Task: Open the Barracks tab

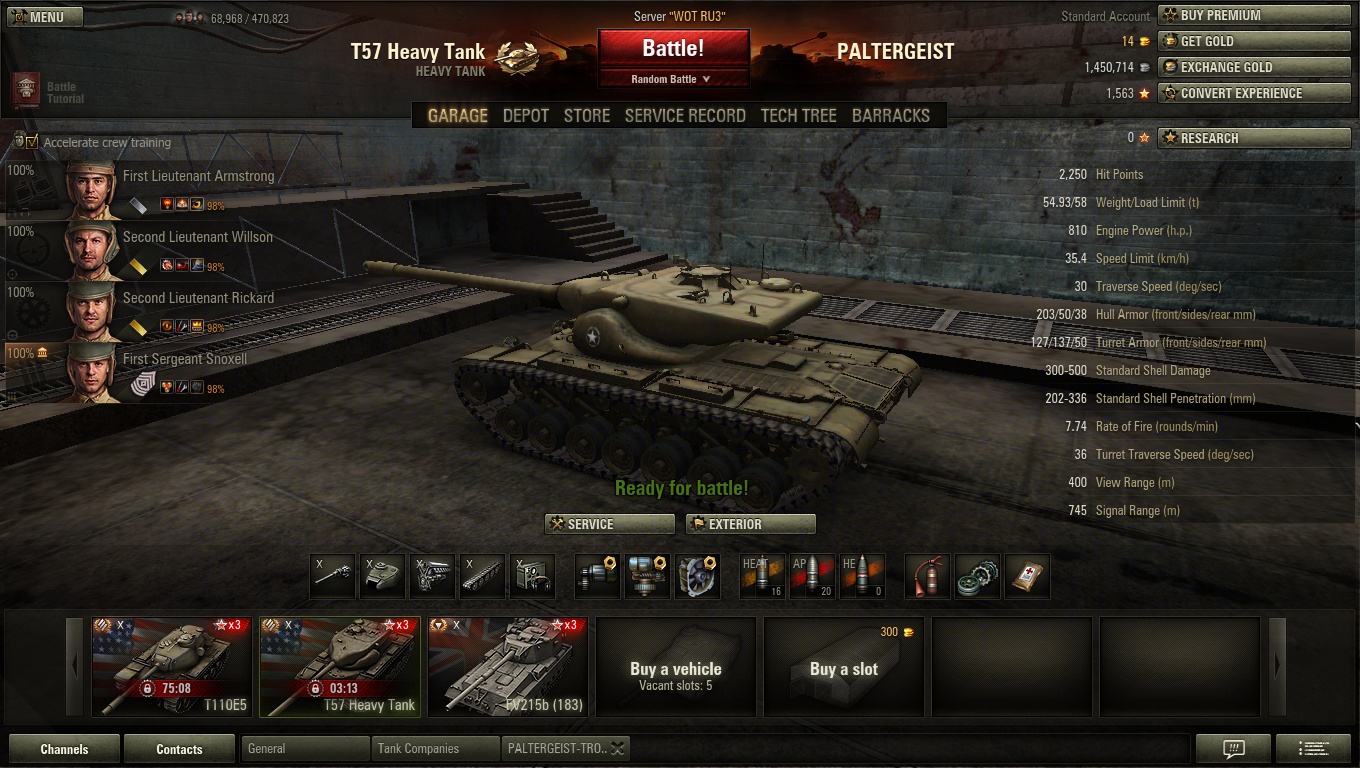Action: [890, 116]
